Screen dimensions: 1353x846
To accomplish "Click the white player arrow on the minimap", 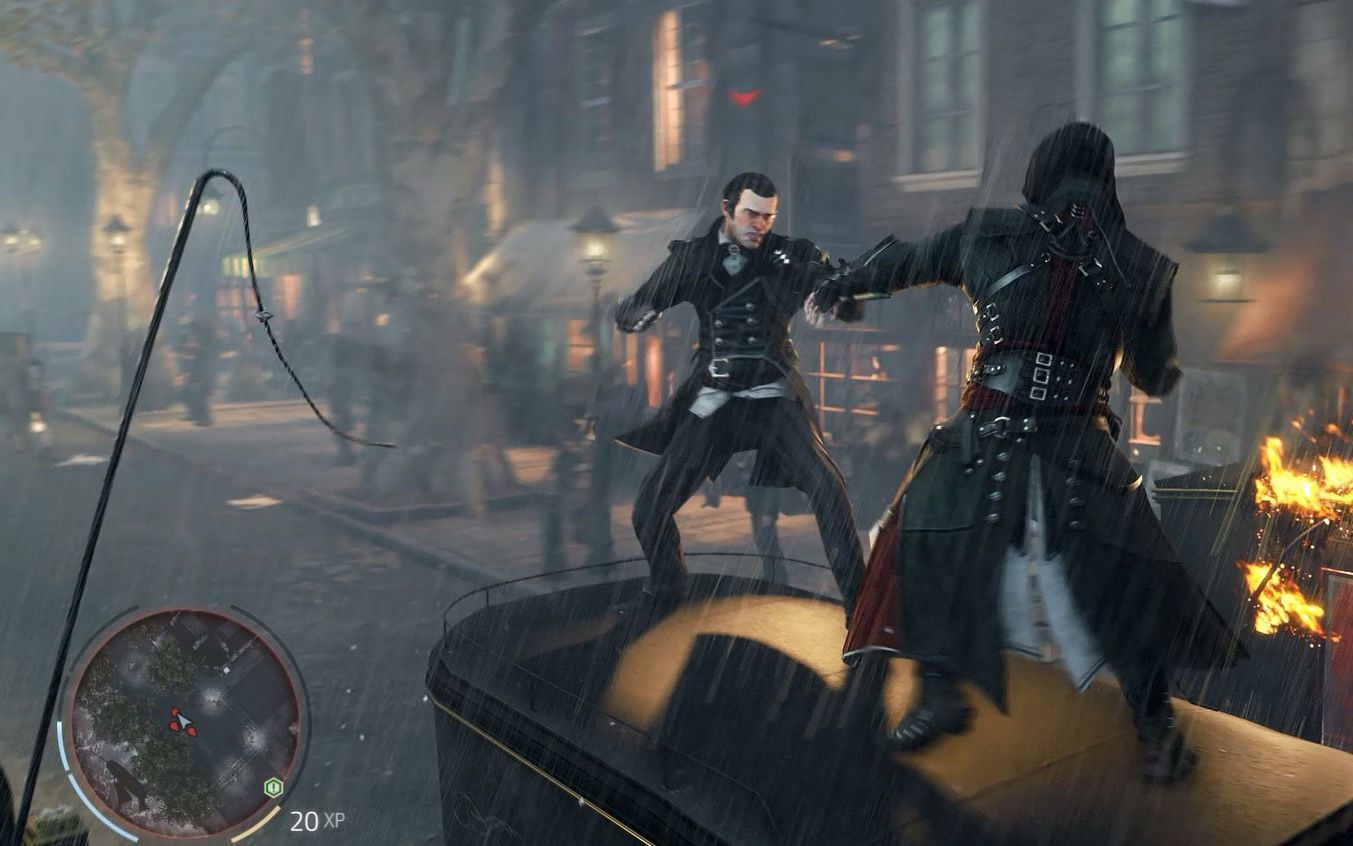I will click(x=183, y=721).
